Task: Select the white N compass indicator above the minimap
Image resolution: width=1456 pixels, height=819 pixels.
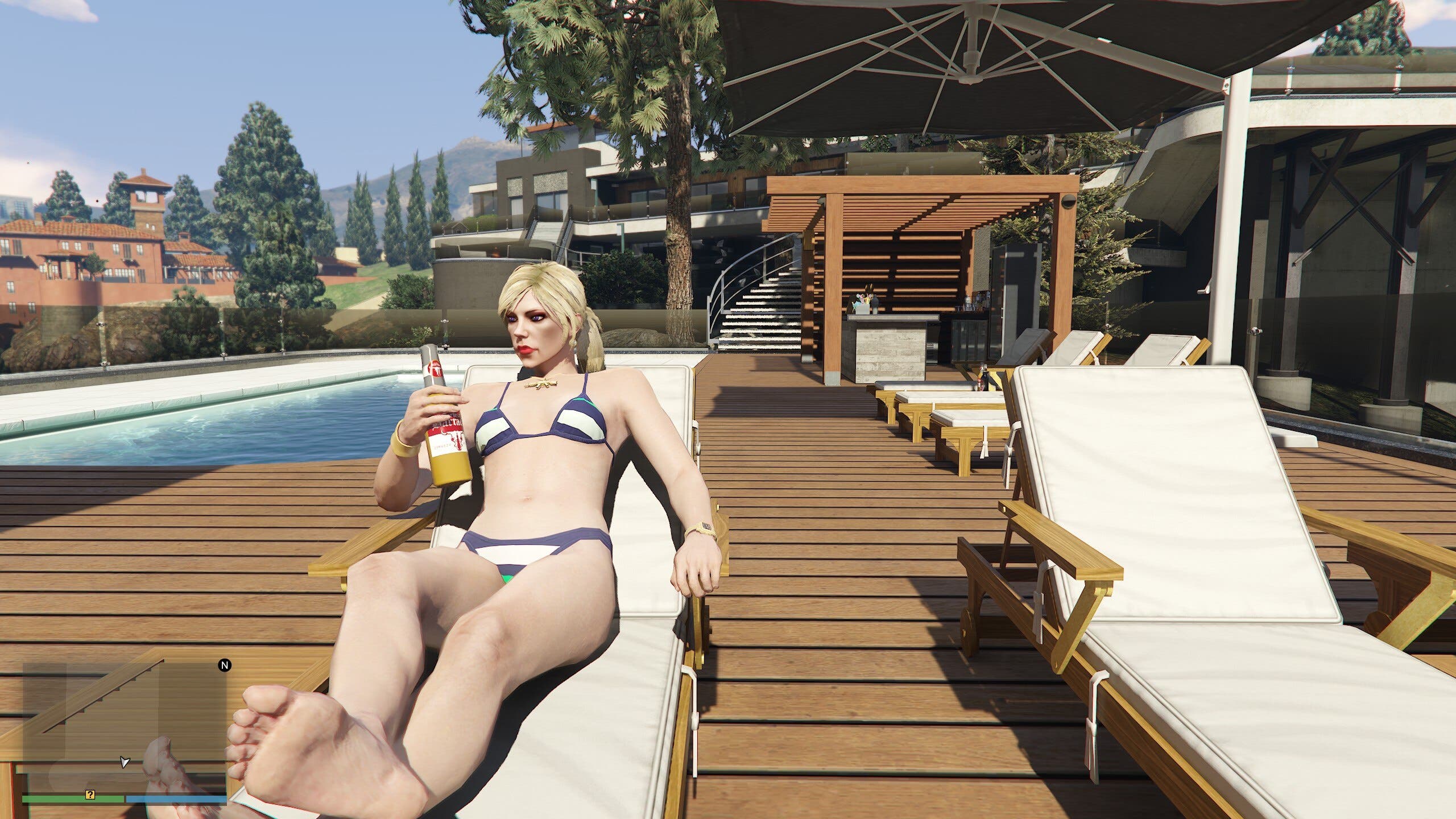Action: click(224, 665)
